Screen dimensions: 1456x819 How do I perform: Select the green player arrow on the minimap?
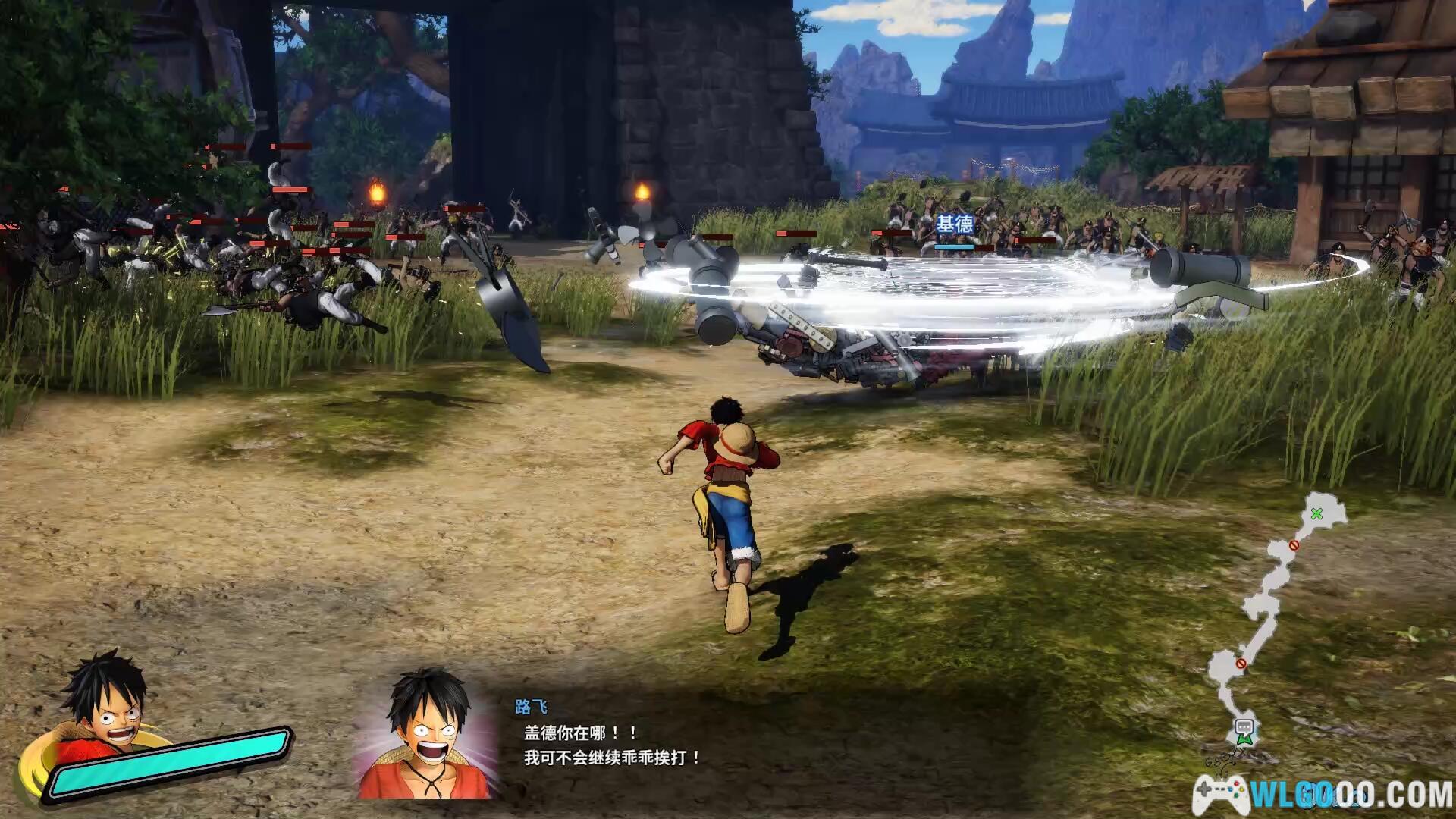tap(1245, 739)
